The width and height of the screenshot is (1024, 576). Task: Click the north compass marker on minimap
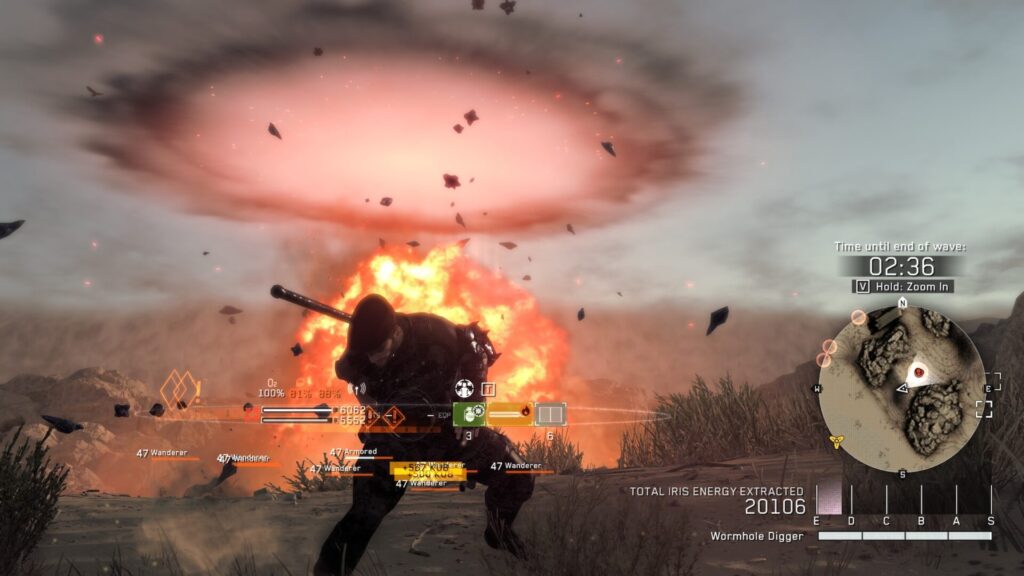[901, 301]
